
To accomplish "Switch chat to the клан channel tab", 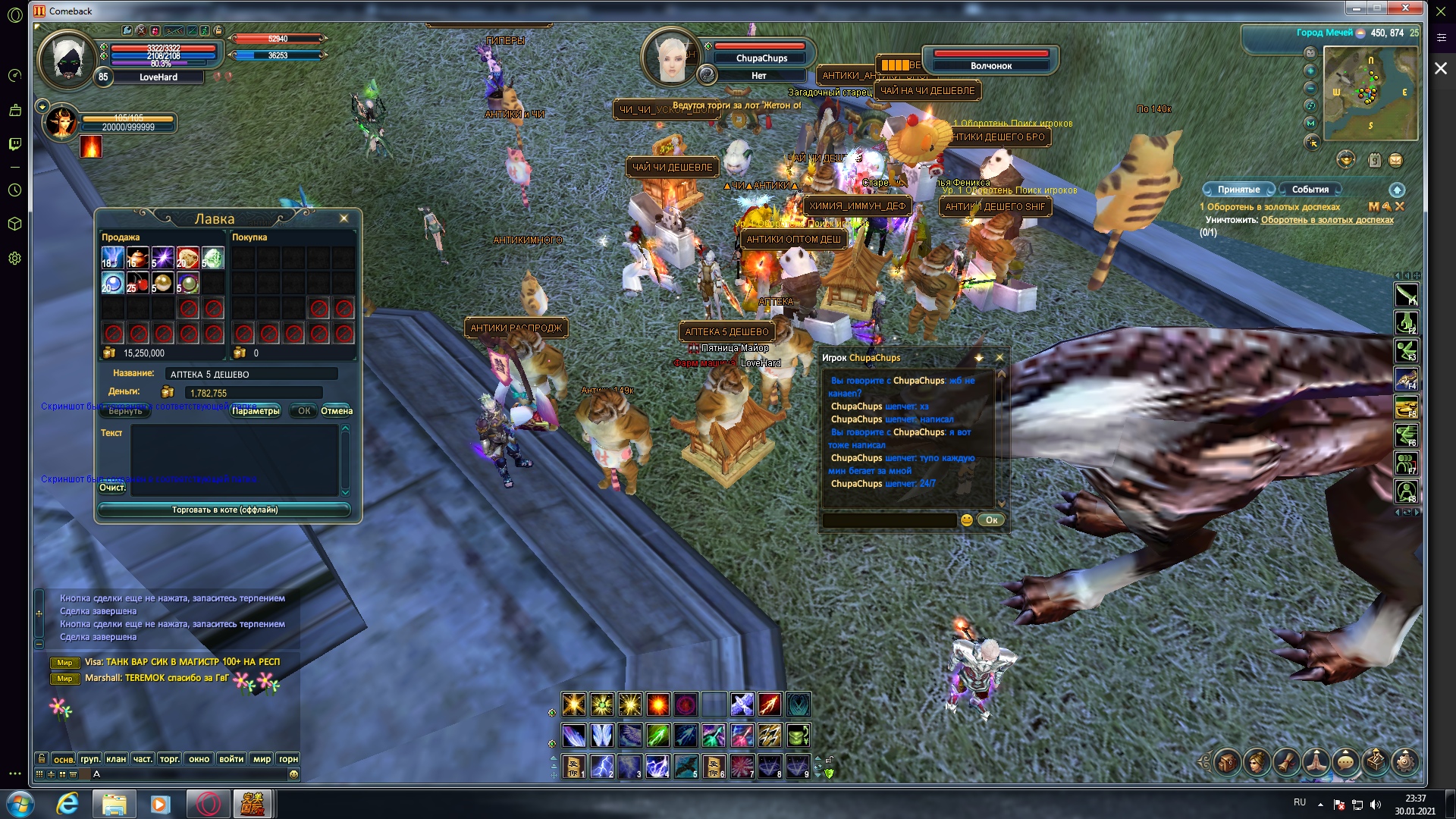I will (116, 759).
